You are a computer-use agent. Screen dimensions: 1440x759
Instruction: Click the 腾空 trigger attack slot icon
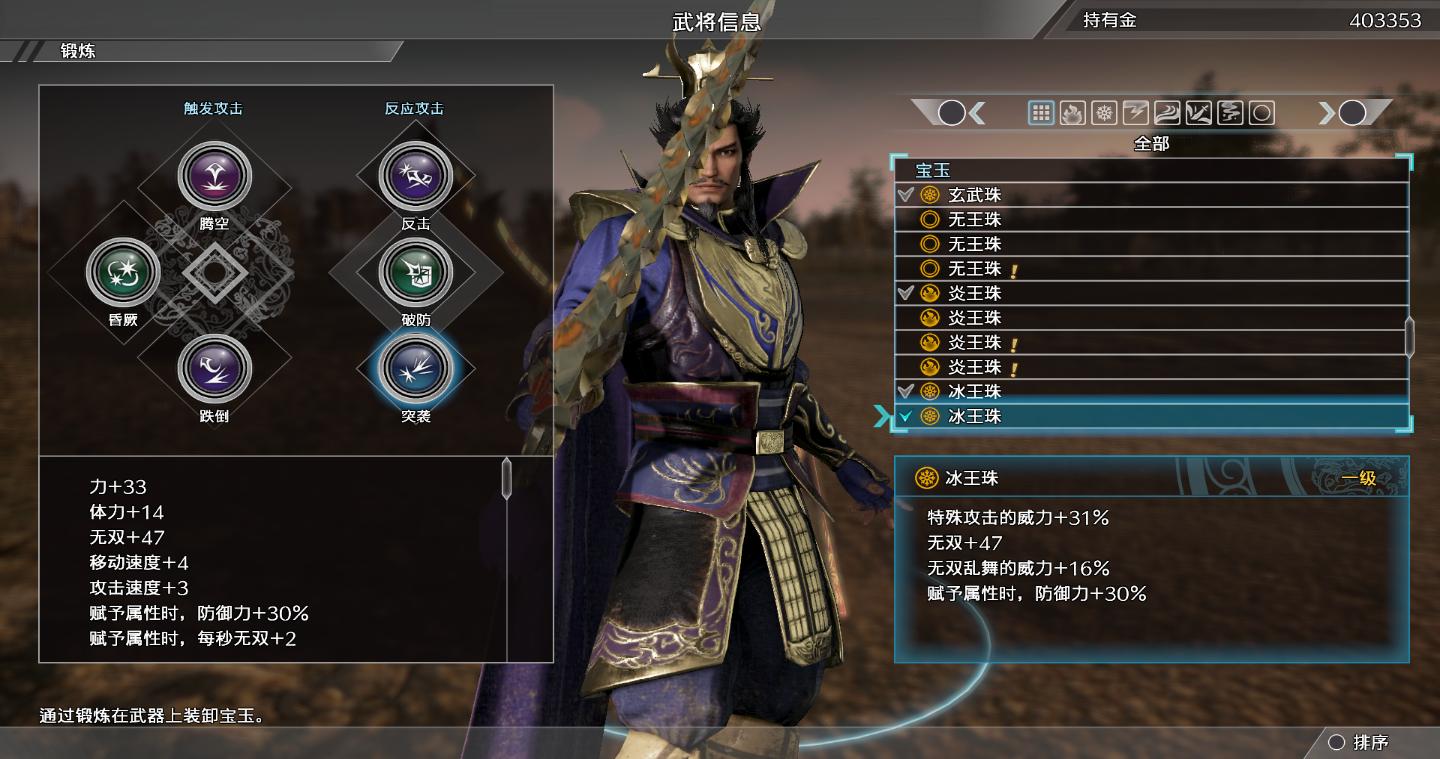[215, 175]
